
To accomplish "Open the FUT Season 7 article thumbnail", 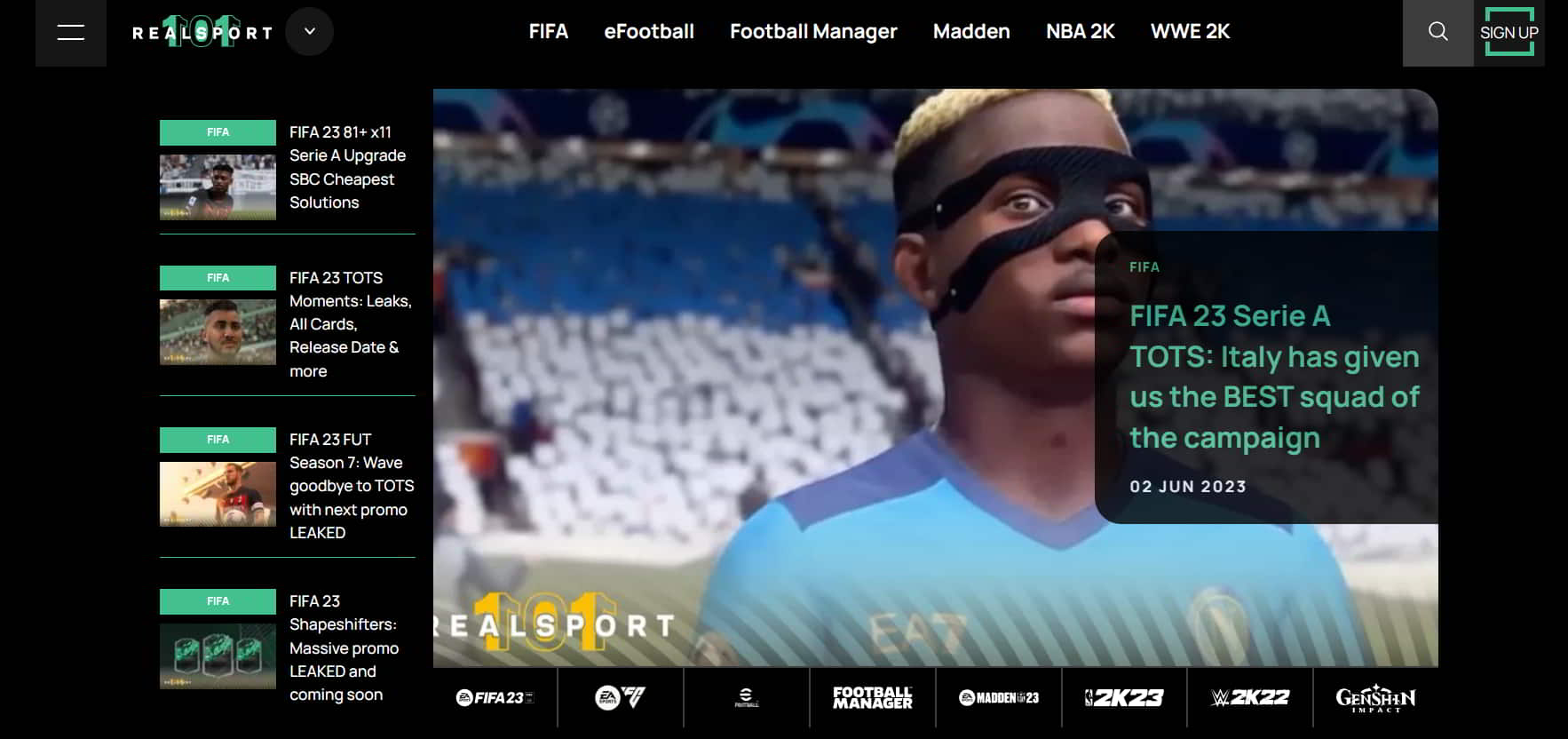I will coord(218,493).
